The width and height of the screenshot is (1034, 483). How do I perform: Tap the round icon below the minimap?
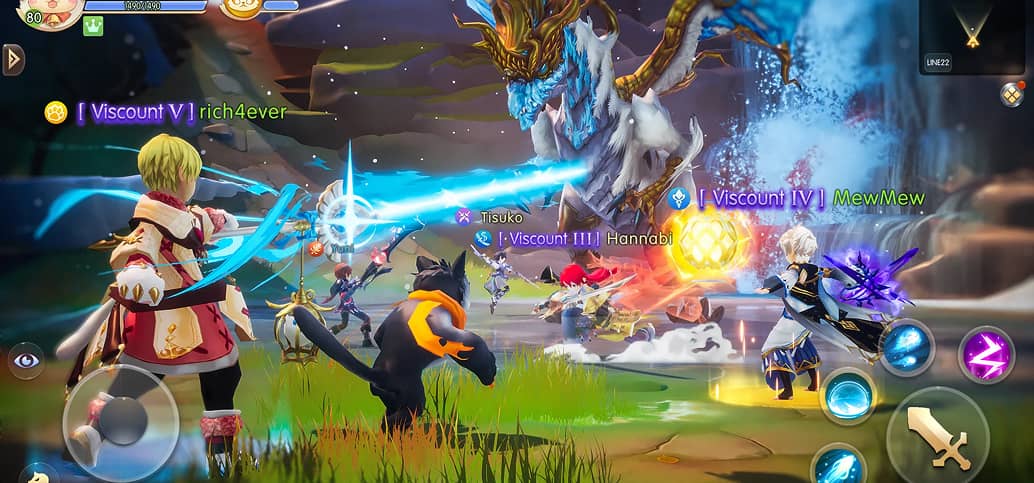[x=1011, y=94]
